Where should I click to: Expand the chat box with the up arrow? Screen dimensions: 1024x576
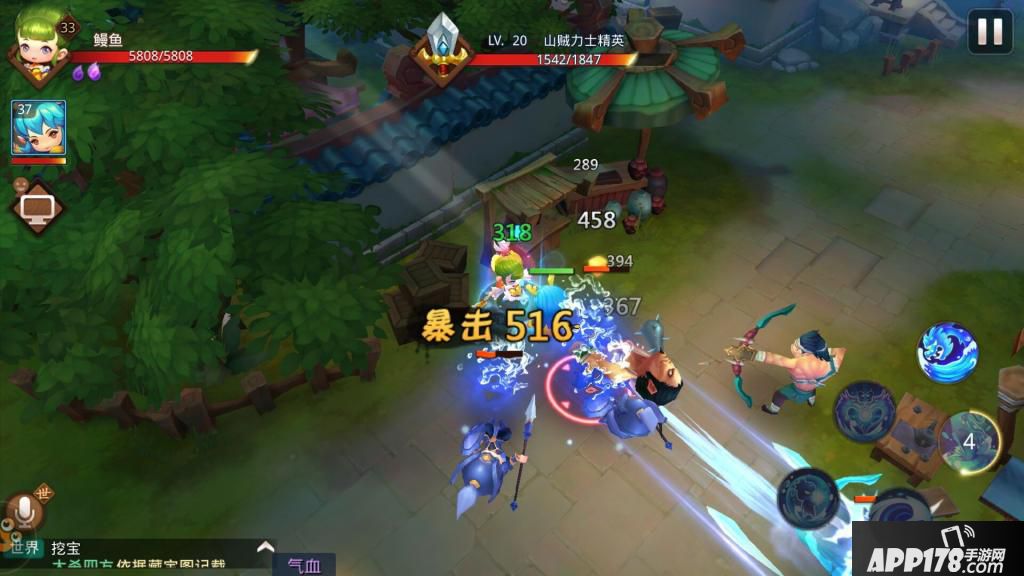pos(265,547)
